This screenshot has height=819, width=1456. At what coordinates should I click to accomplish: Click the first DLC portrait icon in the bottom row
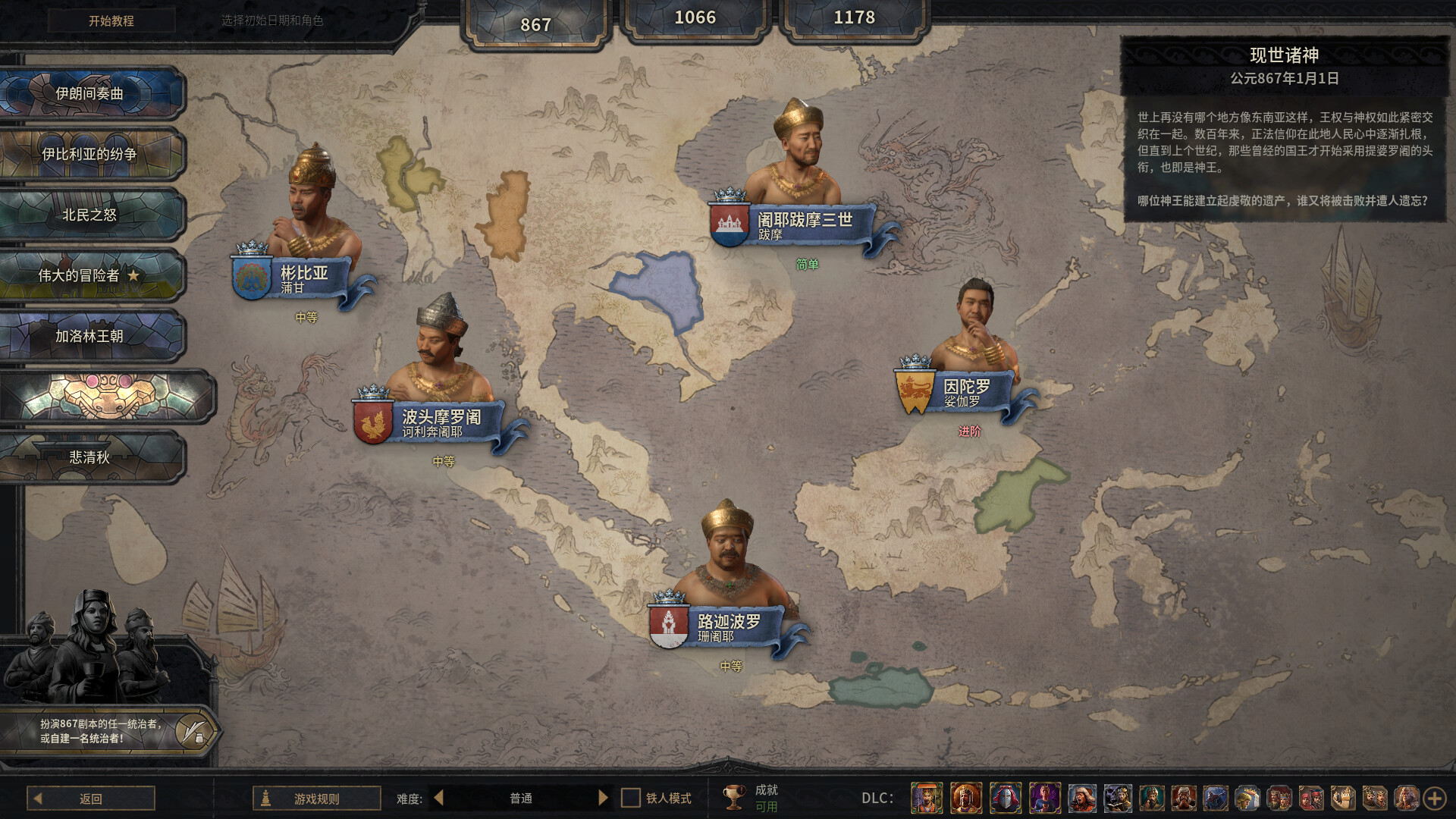tap(927, 798)
